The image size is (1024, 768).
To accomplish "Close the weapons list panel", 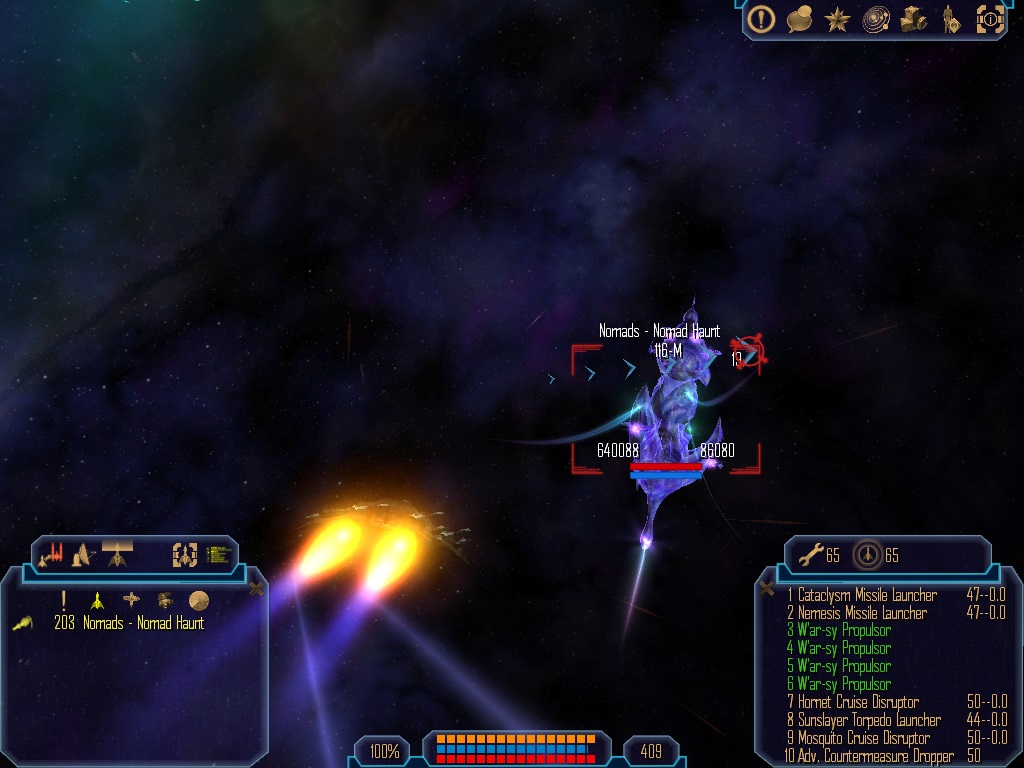I will [x=767, y=588].
